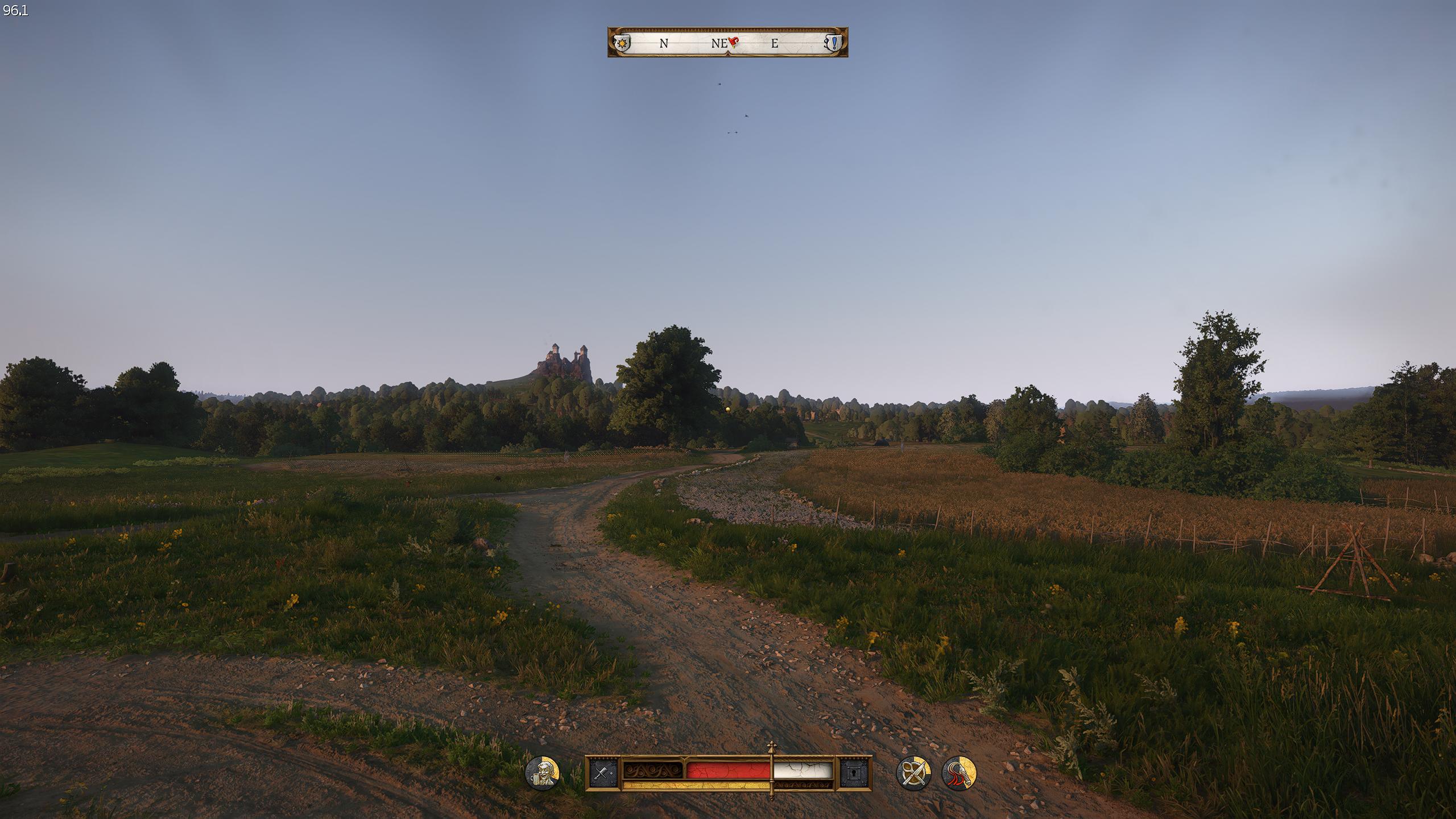Select the red hat marker on the compass
The height and width of the screenshot is (819, 1456).
[733, 42]
